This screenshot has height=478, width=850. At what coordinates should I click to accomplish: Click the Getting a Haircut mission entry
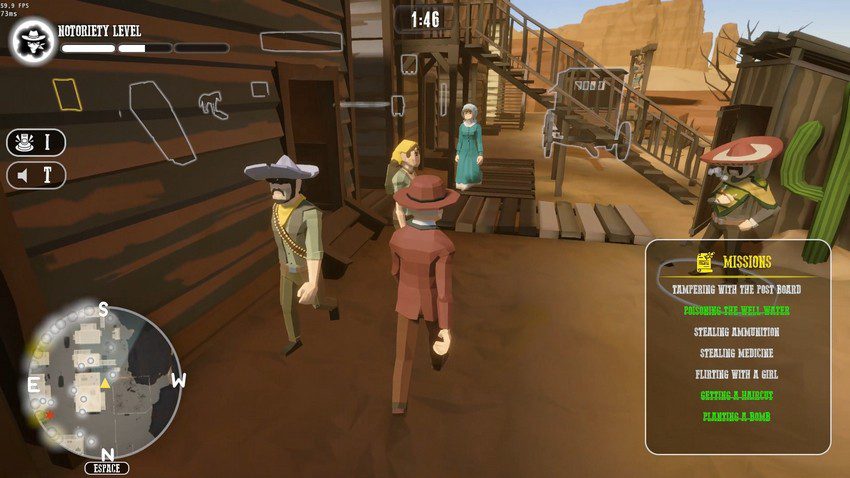tap(736, 395)
